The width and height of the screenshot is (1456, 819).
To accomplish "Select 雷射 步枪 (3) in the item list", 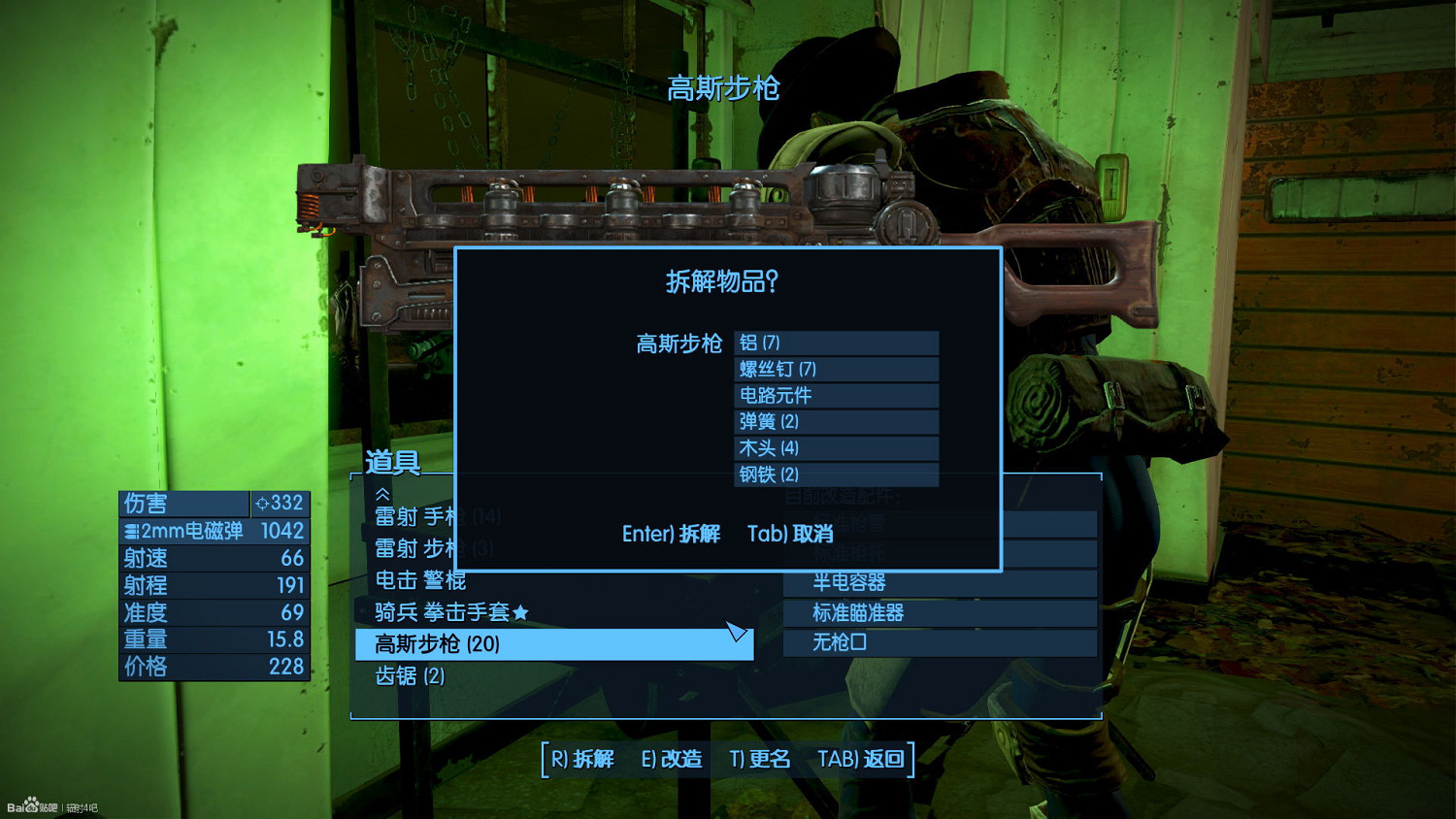I will (x=437, y=548).
